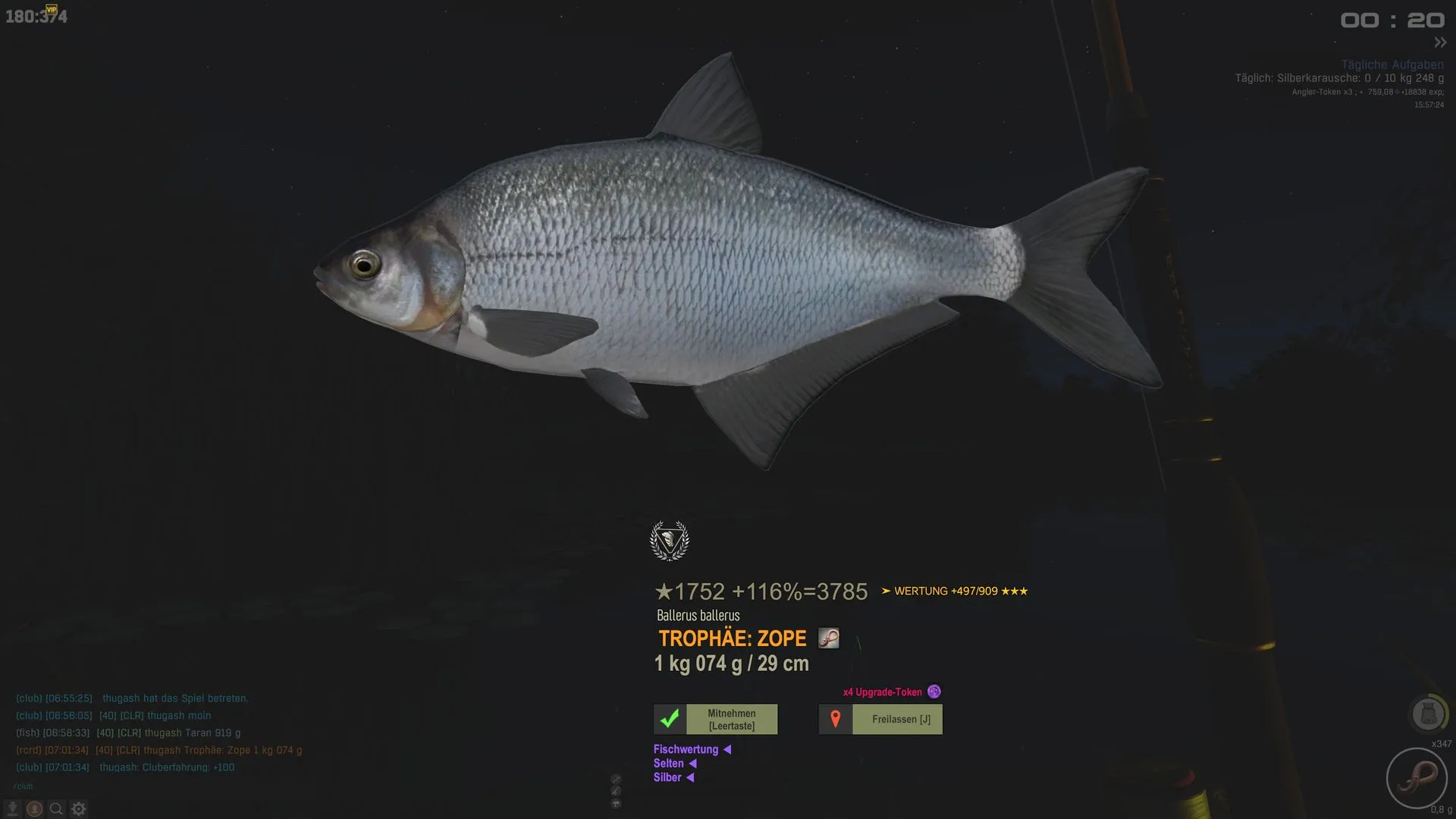Focus the /club chat input line

(152, 786)
